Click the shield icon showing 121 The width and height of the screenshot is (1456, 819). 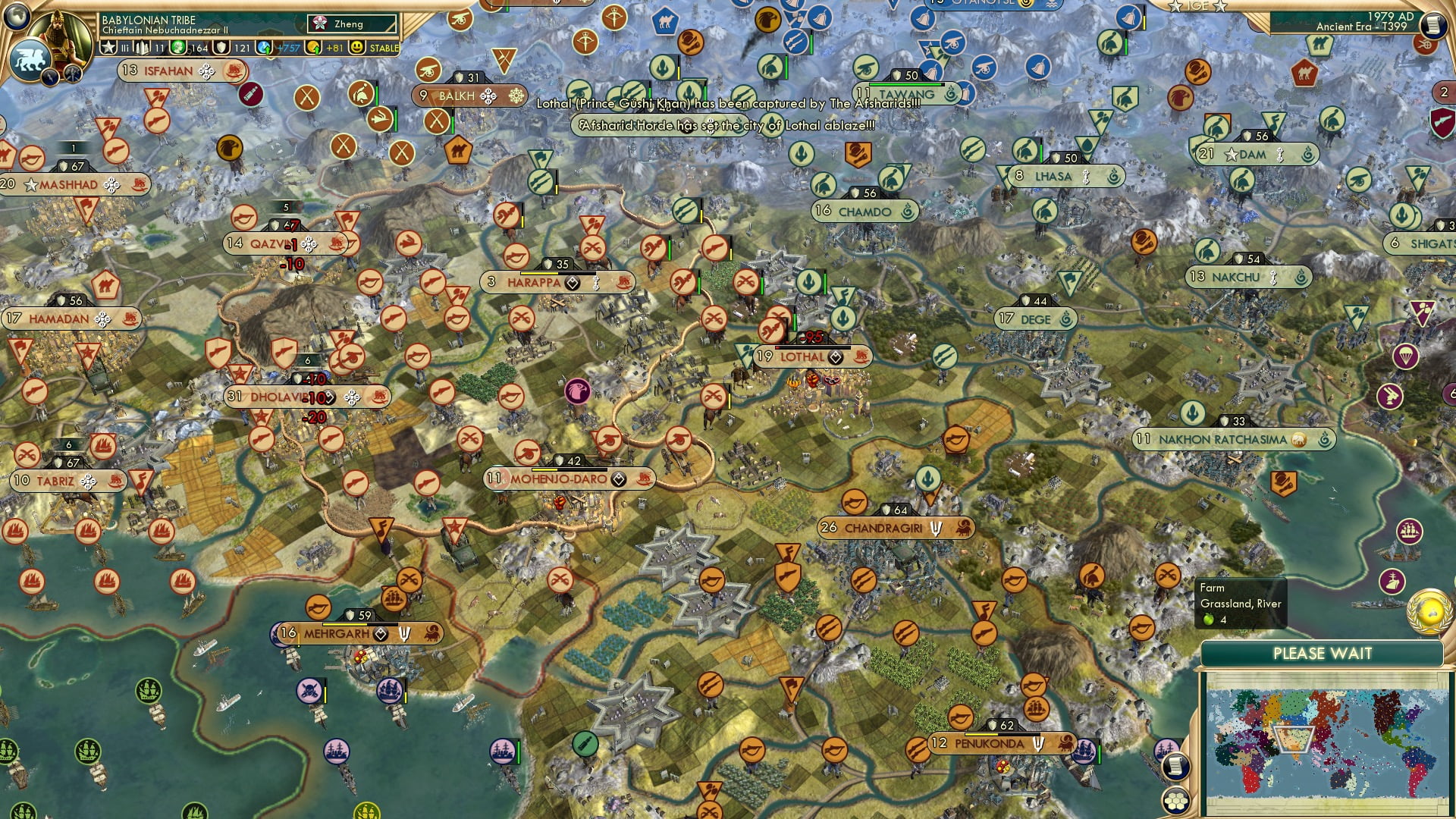[221, 47]
